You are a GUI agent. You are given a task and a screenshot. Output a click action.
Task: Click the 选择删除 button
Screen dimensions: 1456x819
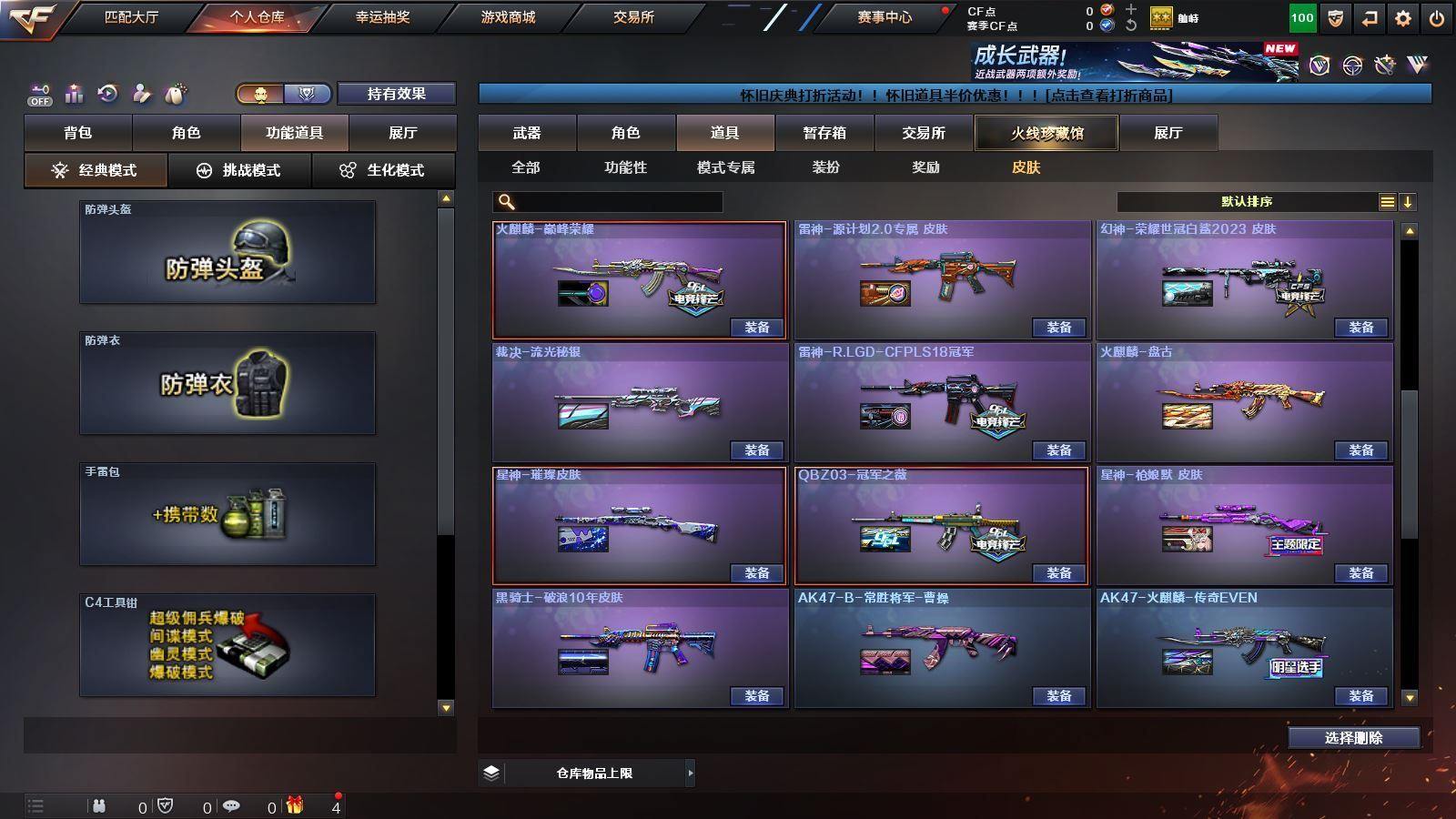tap(1353, 738)
